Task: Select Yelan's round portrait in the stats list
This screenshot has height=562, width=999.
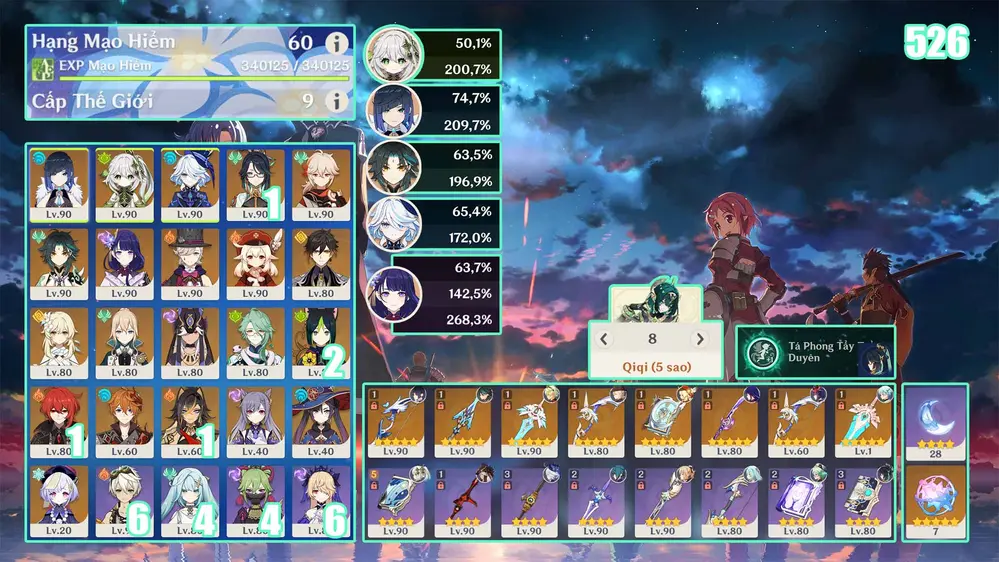Action: point(395,110)
